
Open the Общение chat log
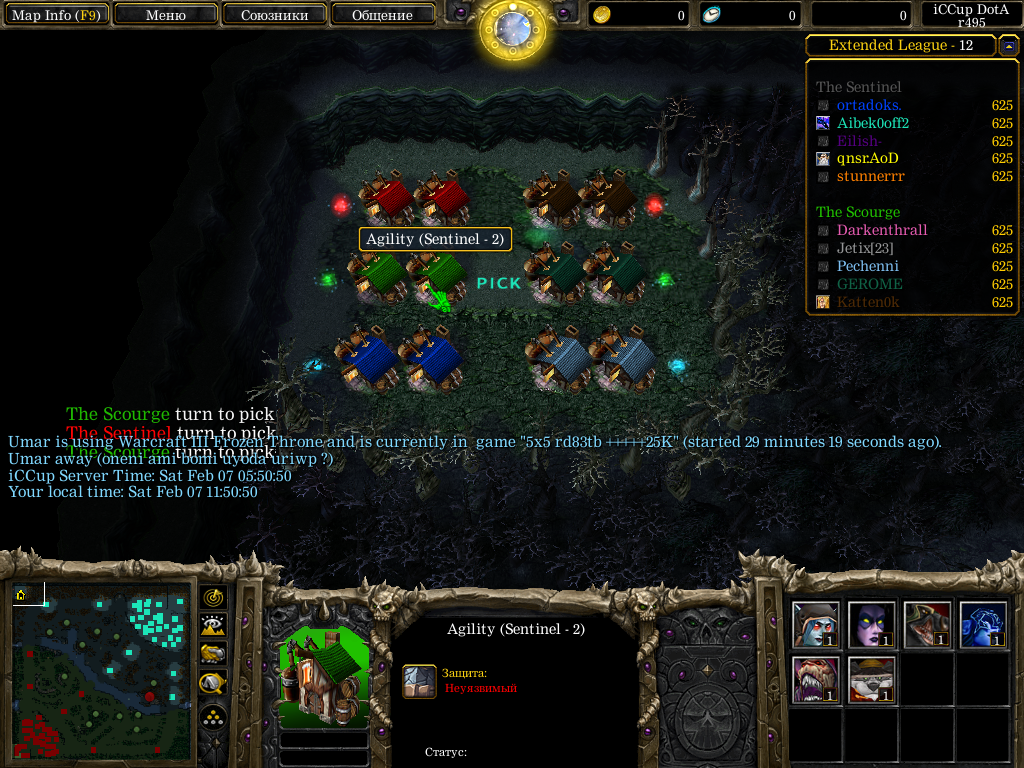click(382, 15)
